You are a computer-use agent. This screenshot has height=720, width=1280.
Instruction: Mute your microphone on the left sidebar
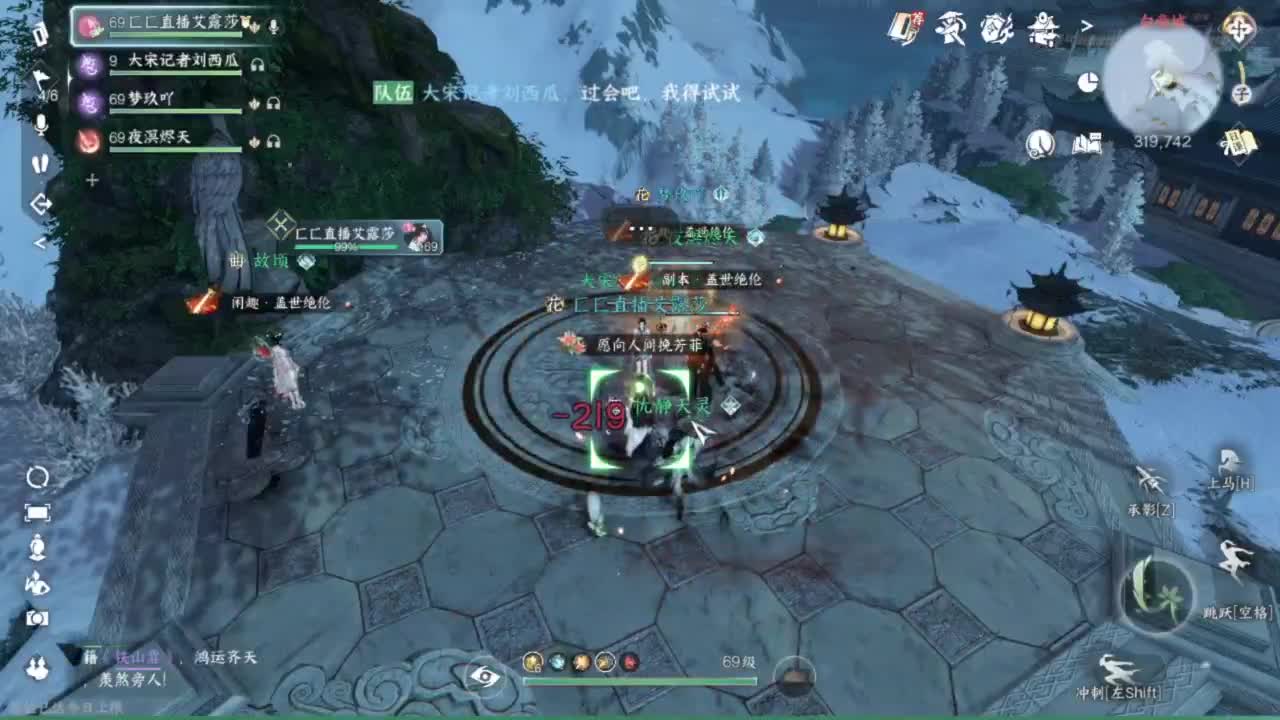pyautogui.click(x=40, y=124)
